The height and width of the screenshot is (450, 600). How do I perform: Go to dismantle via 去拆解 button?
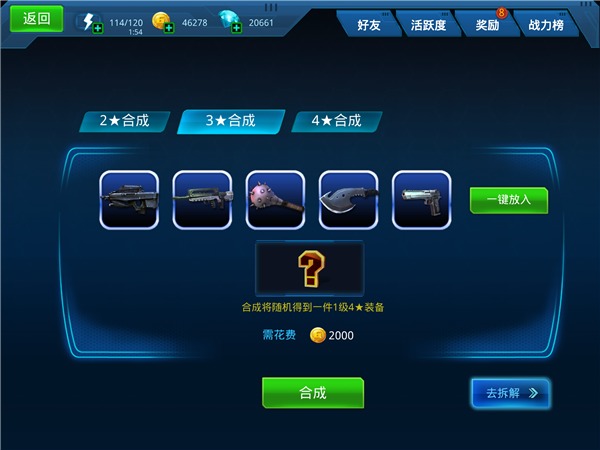[x=511, y=393]
